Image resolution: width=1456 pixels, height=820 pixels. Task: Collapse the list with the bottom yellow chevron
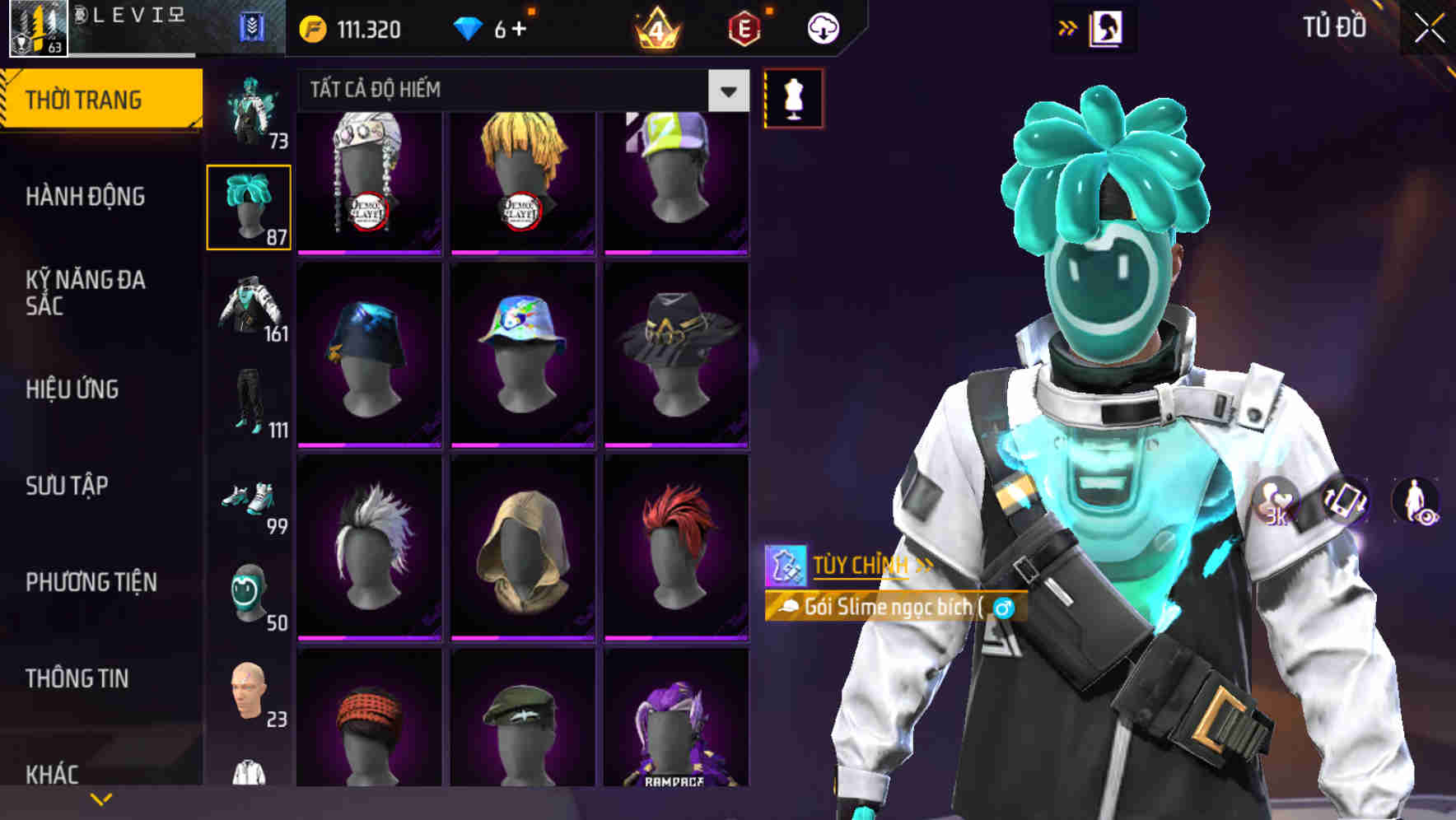[x=102, y=797]
